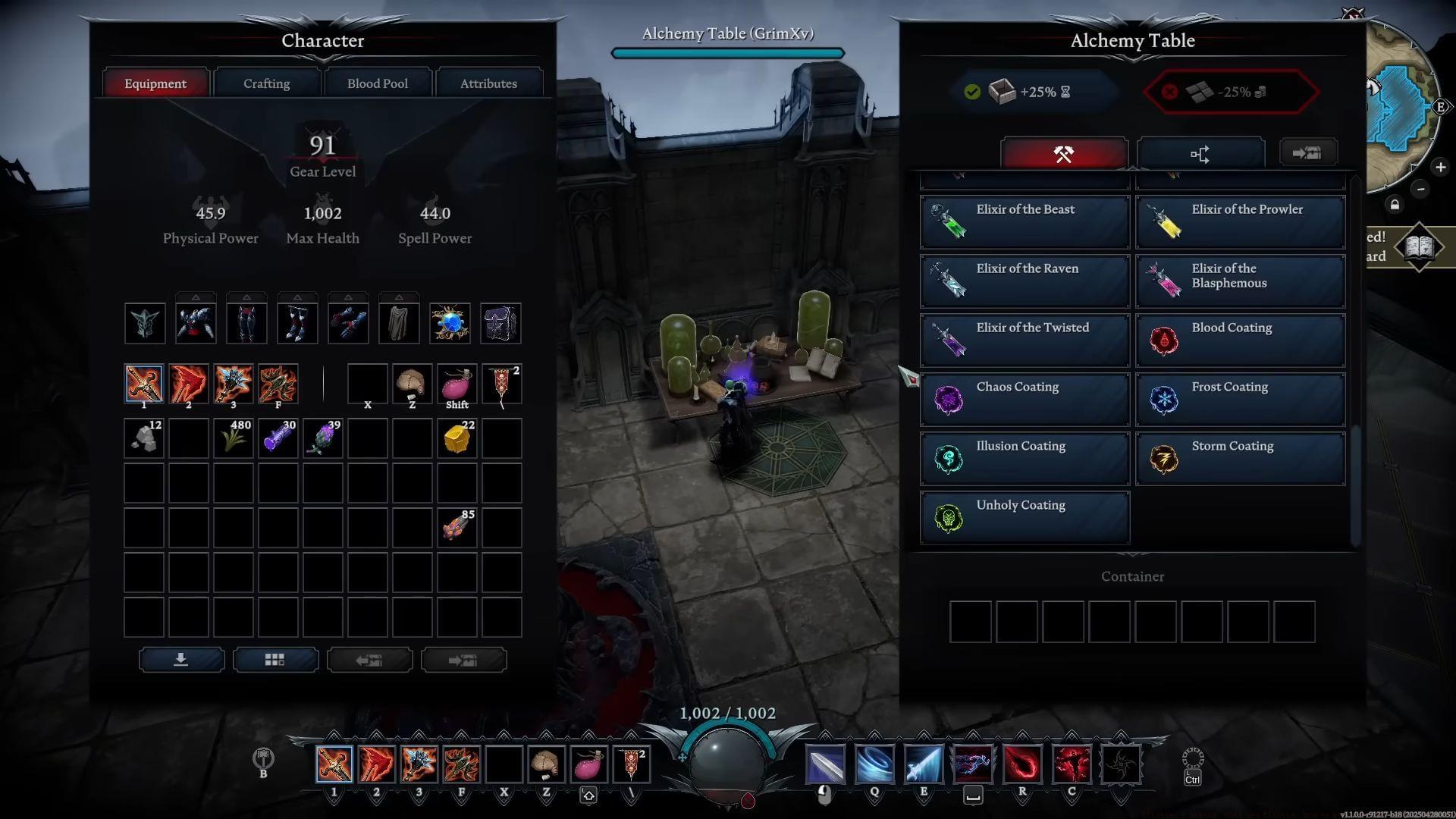Select the Elixir of the Twisted recipe
This screenshot has width=1456, height=819.
1025,340
